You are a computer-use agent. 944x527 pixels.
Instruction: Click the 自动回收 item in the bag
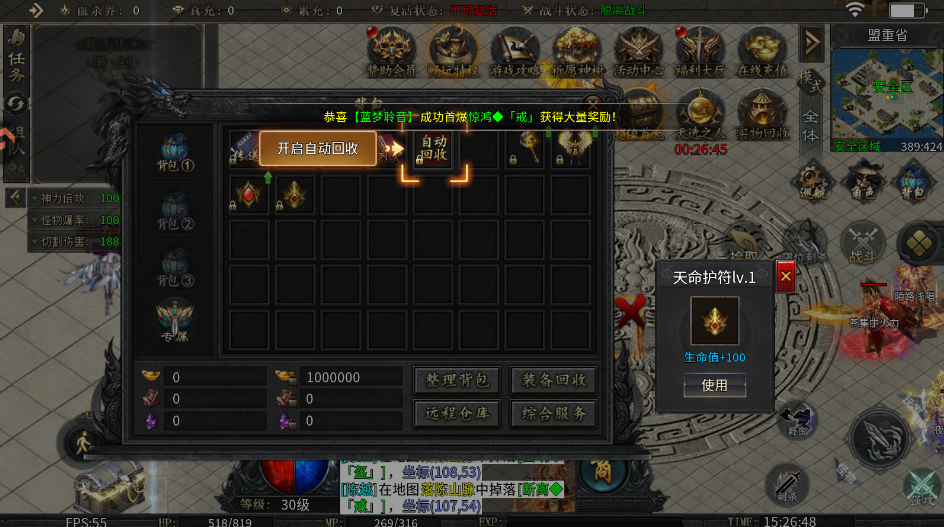click(x=434, y=150)
